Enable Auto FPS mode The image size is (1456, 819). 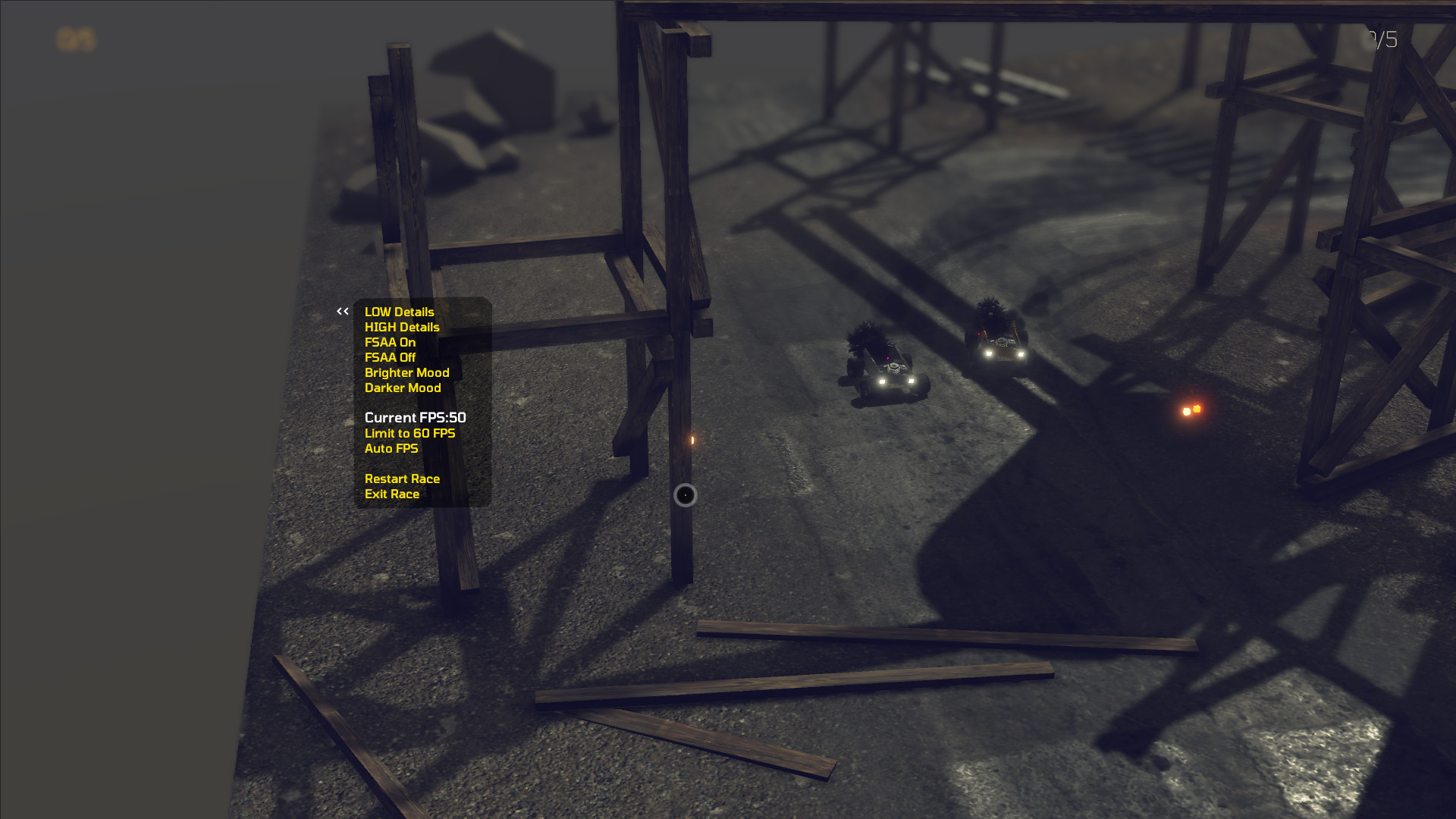(x=391, y=448)
